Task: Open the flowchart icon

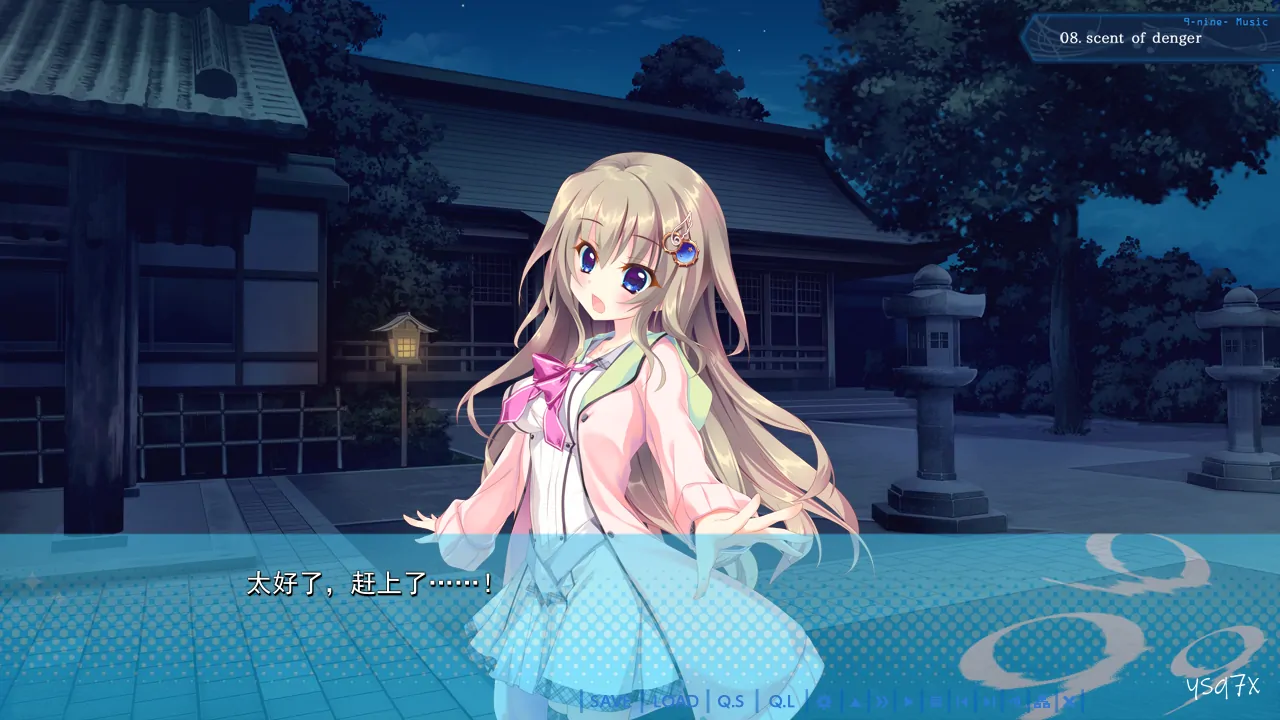Action: [1042, 701]
